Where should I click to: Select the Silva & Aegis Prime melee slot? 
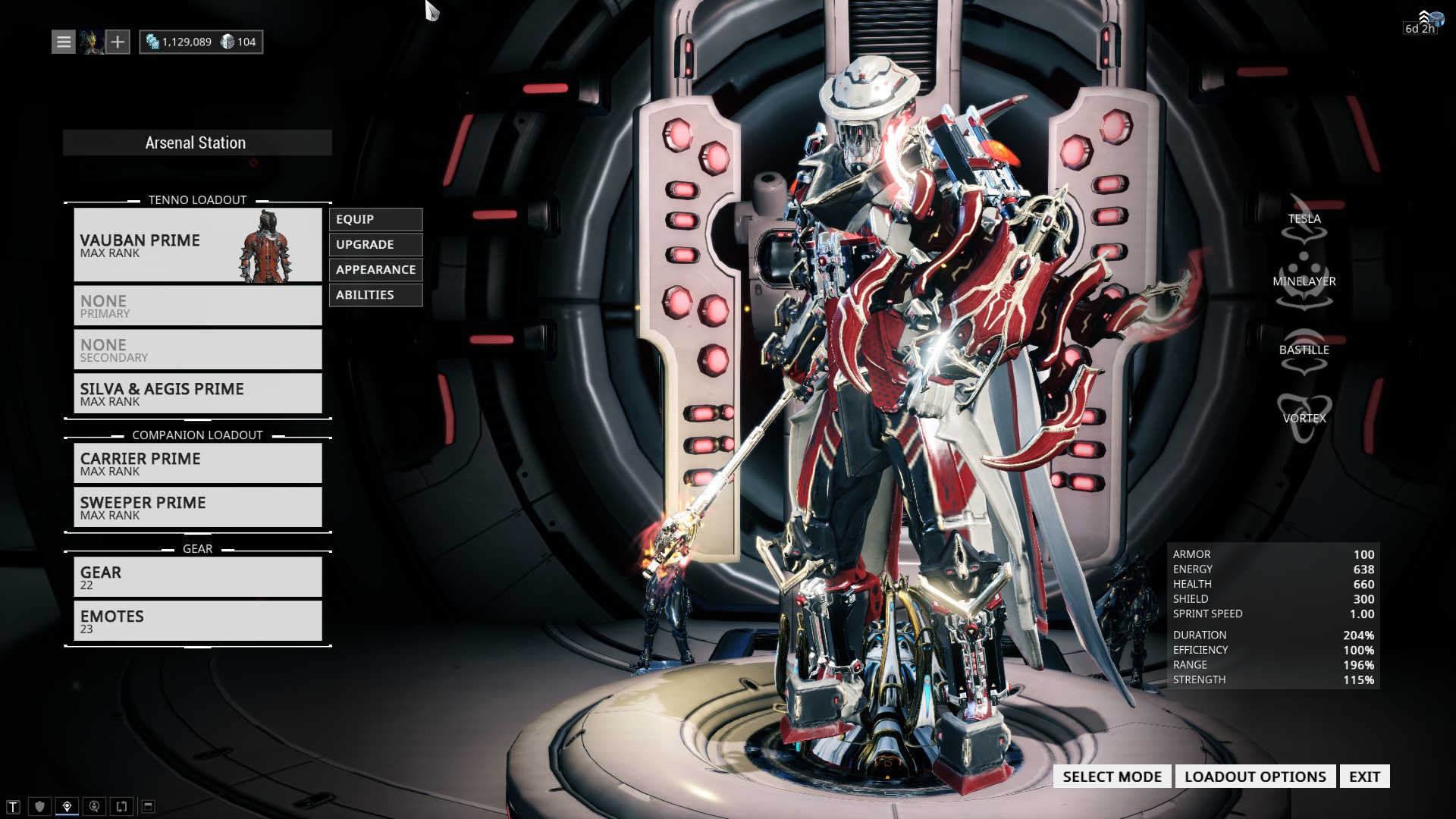click(197, 394)
